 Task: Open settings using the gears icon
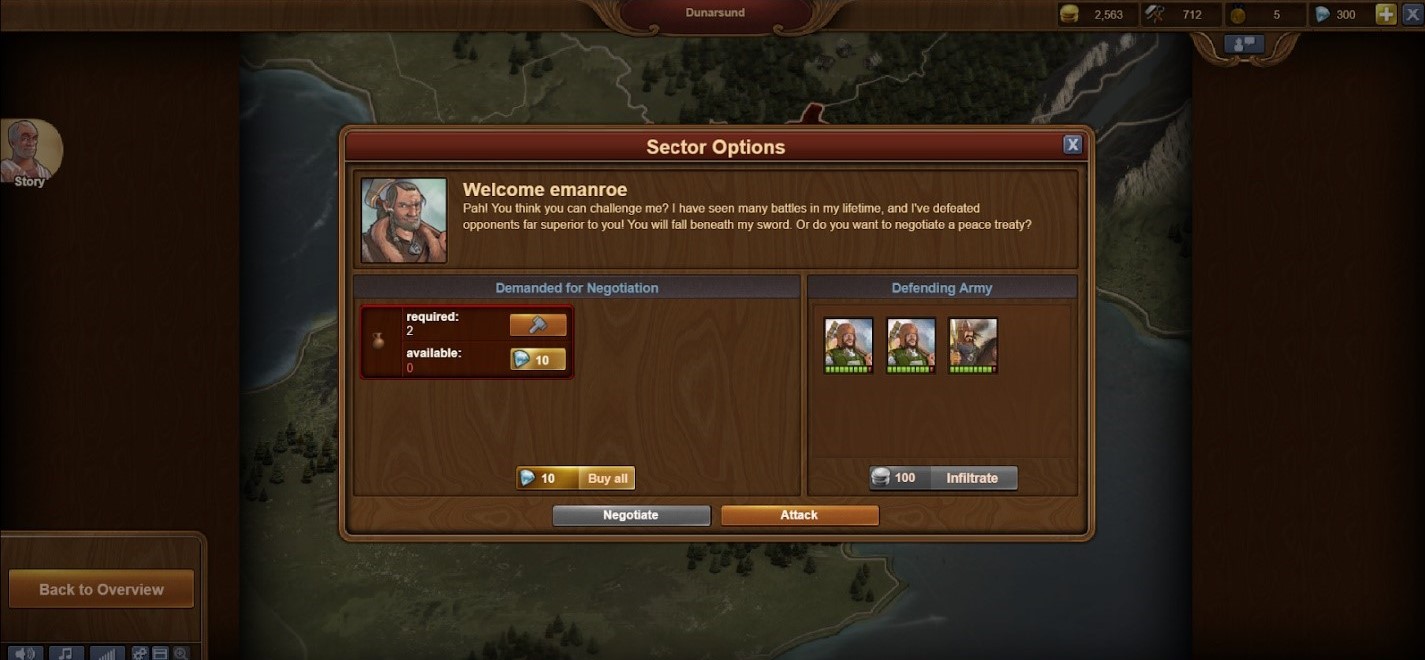click(x=140, y=653)
